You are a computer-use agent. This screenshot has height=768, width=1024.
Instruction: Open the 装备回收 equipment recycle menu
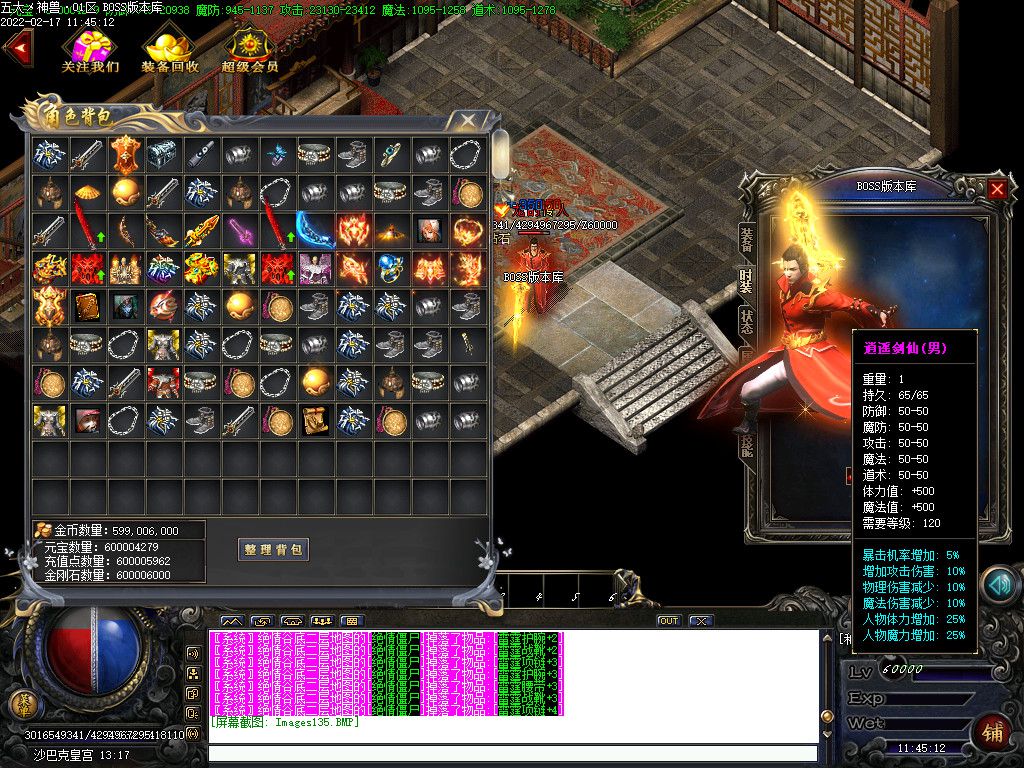(170, 50)
